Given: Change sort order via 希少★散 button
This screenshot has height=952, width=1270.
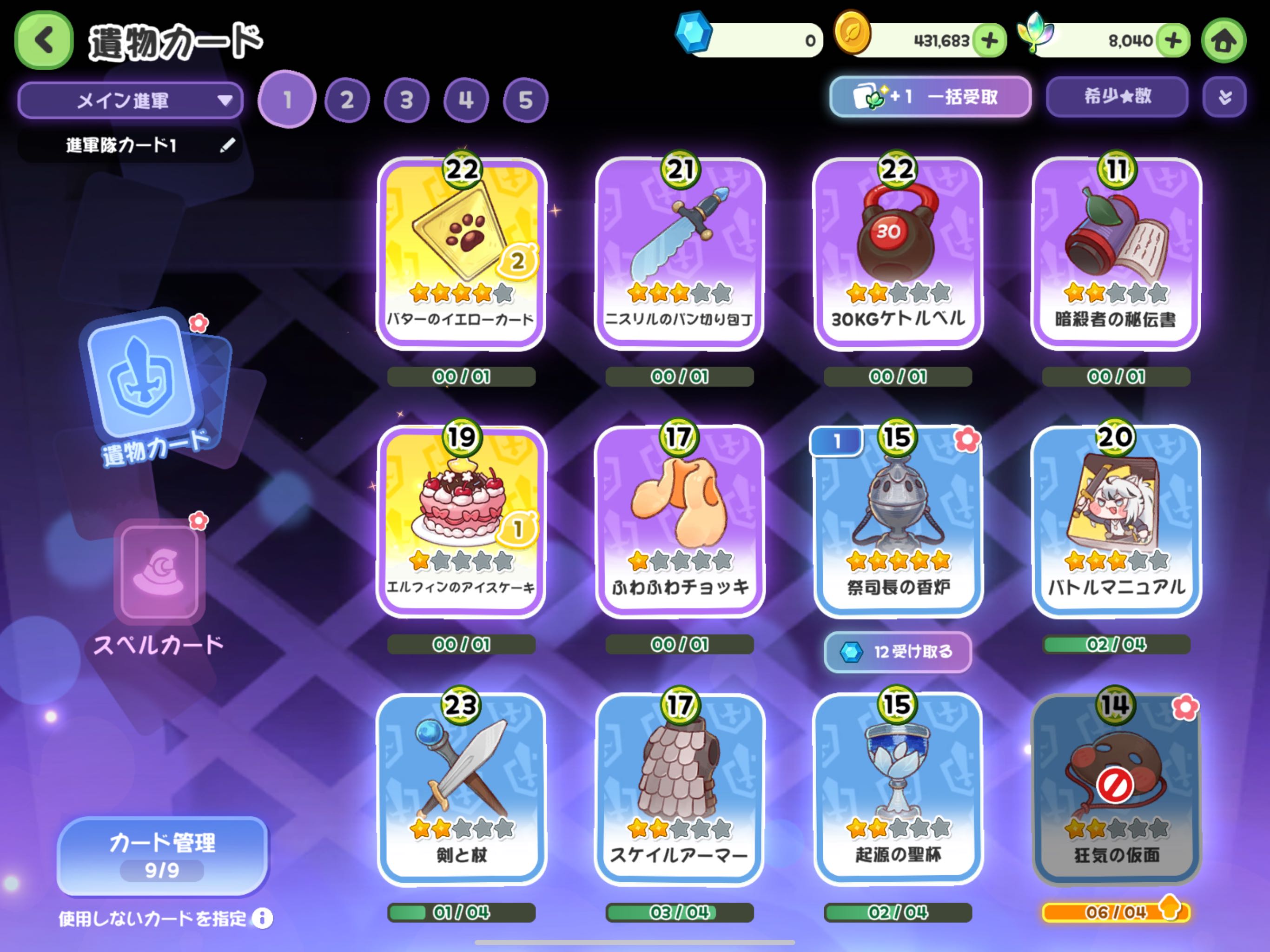Looking at the screenshot, I should point(1117,97).
